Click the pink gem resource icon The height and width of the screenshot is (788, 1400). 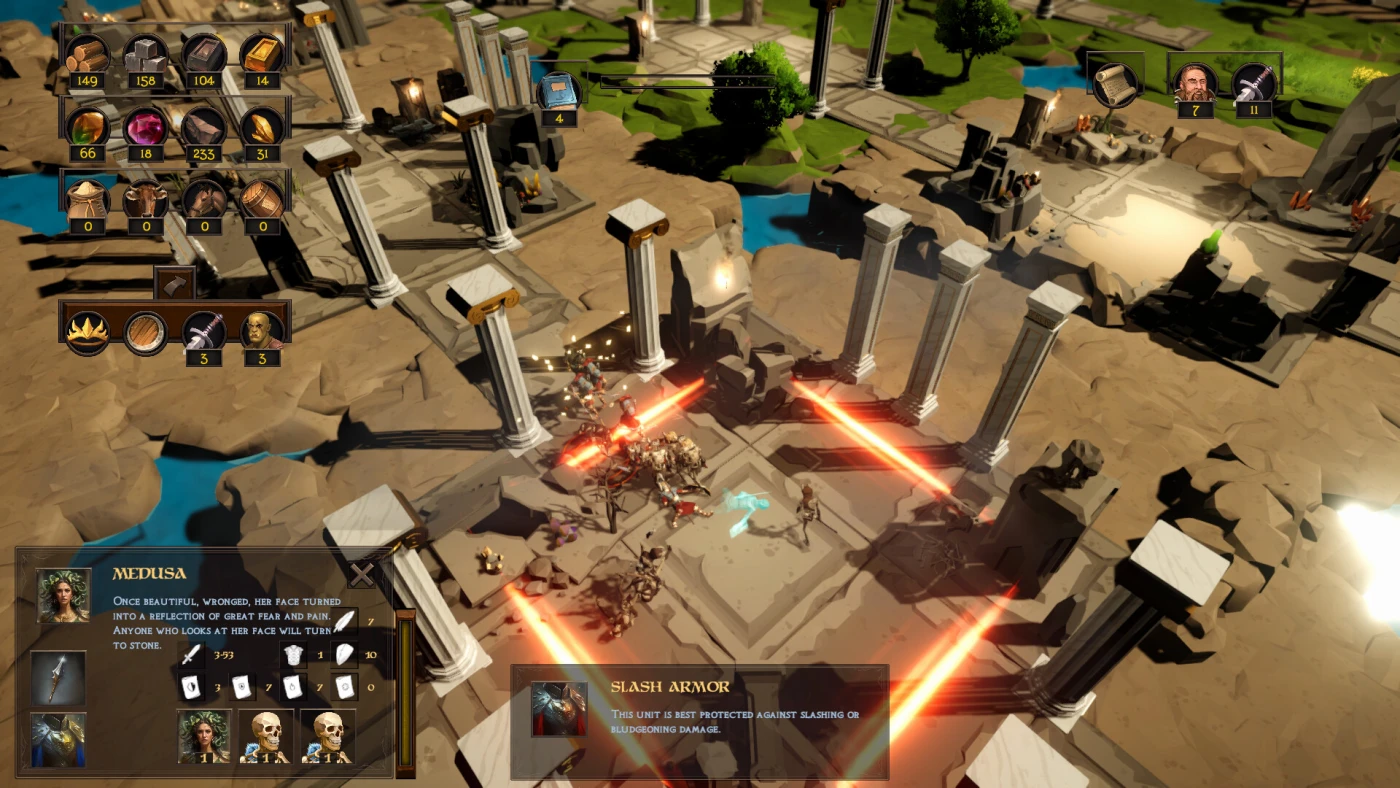(x=146, y=125)
